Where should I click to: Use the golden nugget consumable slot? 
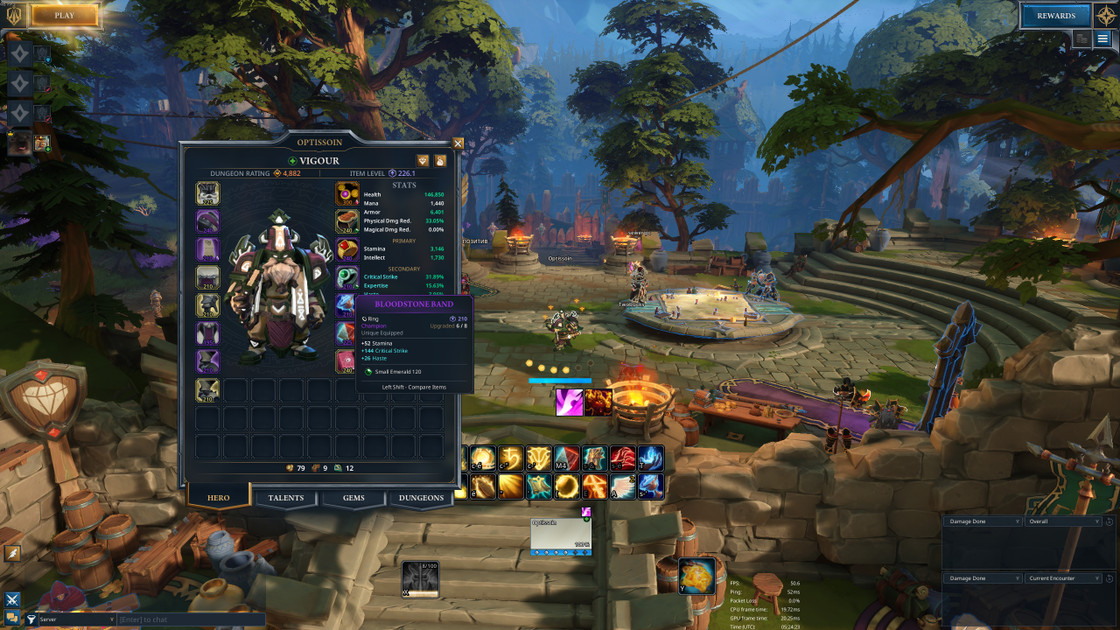click(x=696, y=576)
